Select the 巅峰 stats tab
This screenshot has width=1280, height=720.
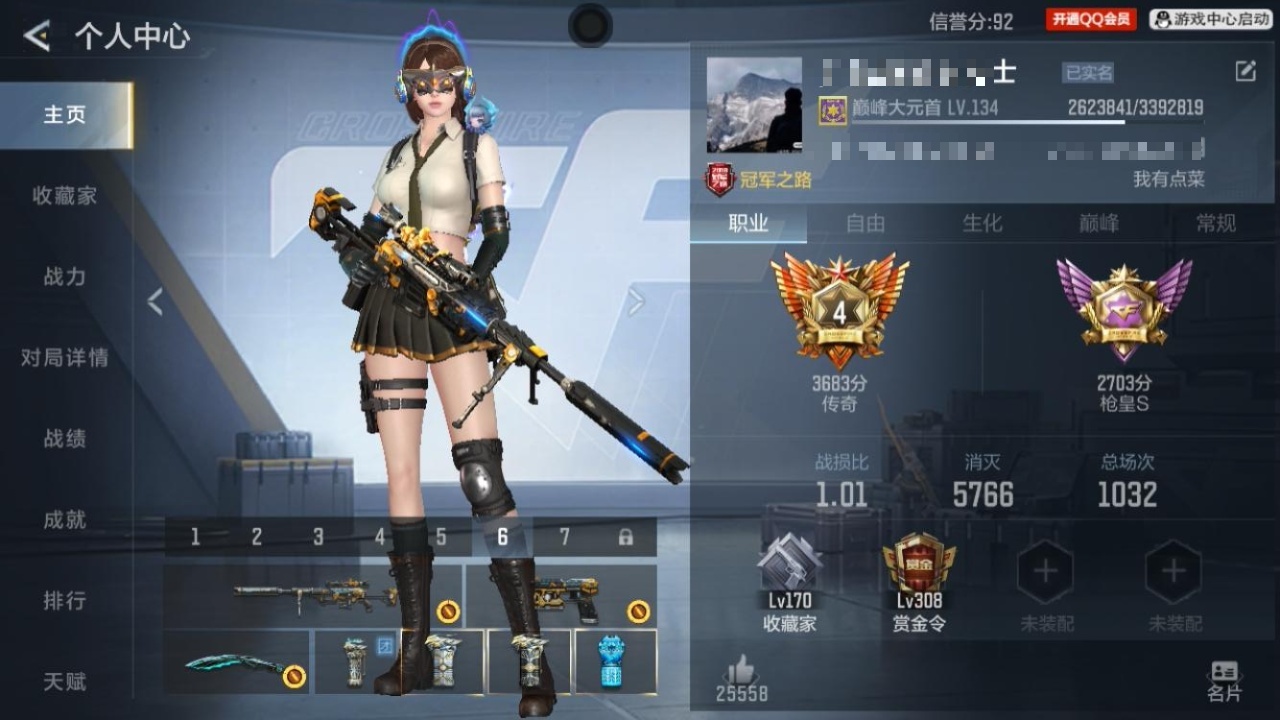(1099, 223)
